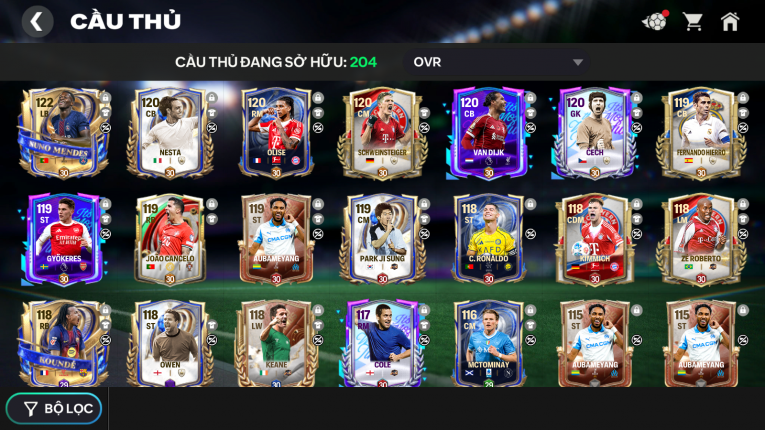Open the OVR sort dropdown

click(x=498, y=62)
